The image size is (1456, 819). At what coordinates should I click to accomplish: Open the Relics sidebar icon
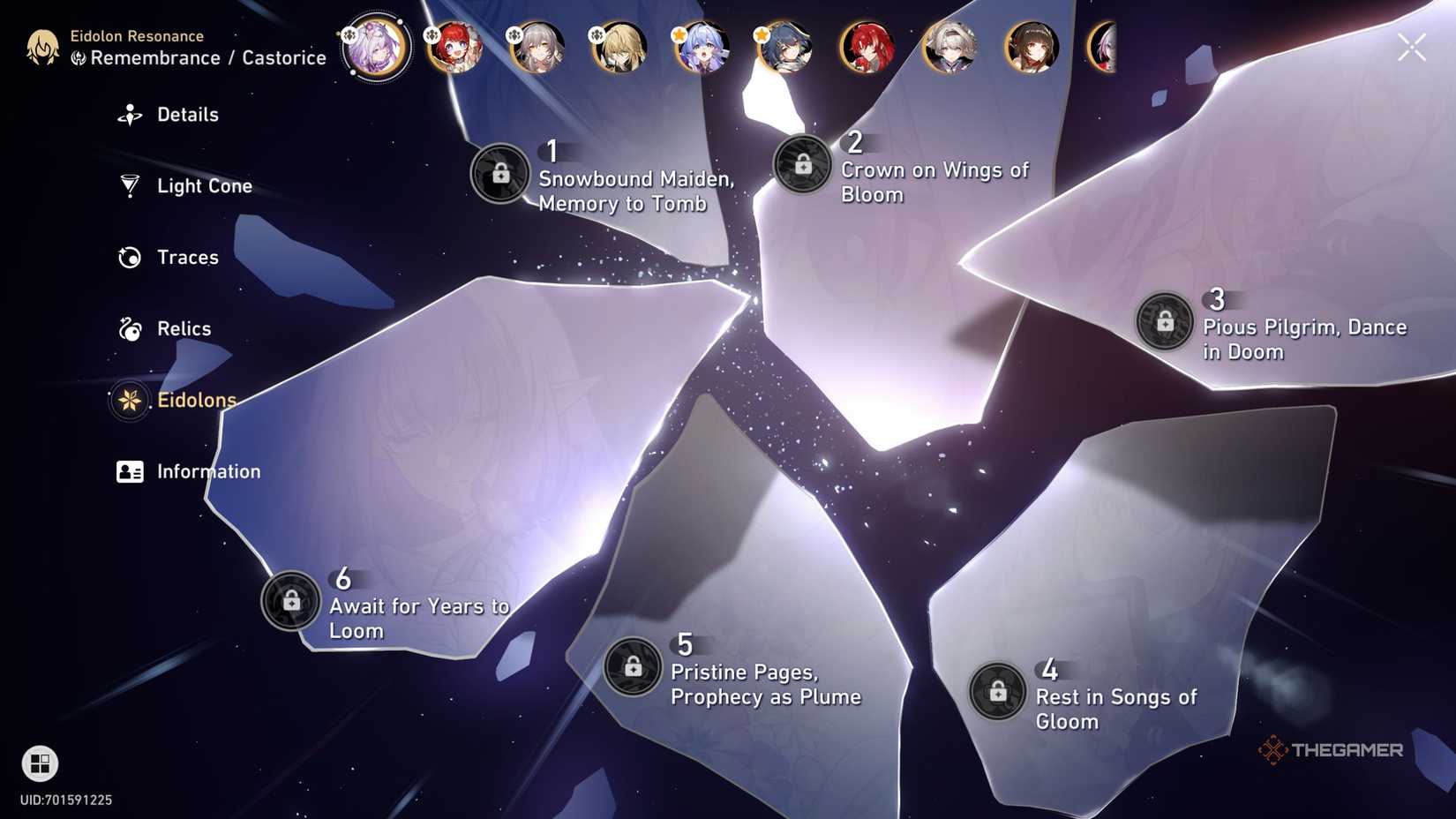coord(130,328)
